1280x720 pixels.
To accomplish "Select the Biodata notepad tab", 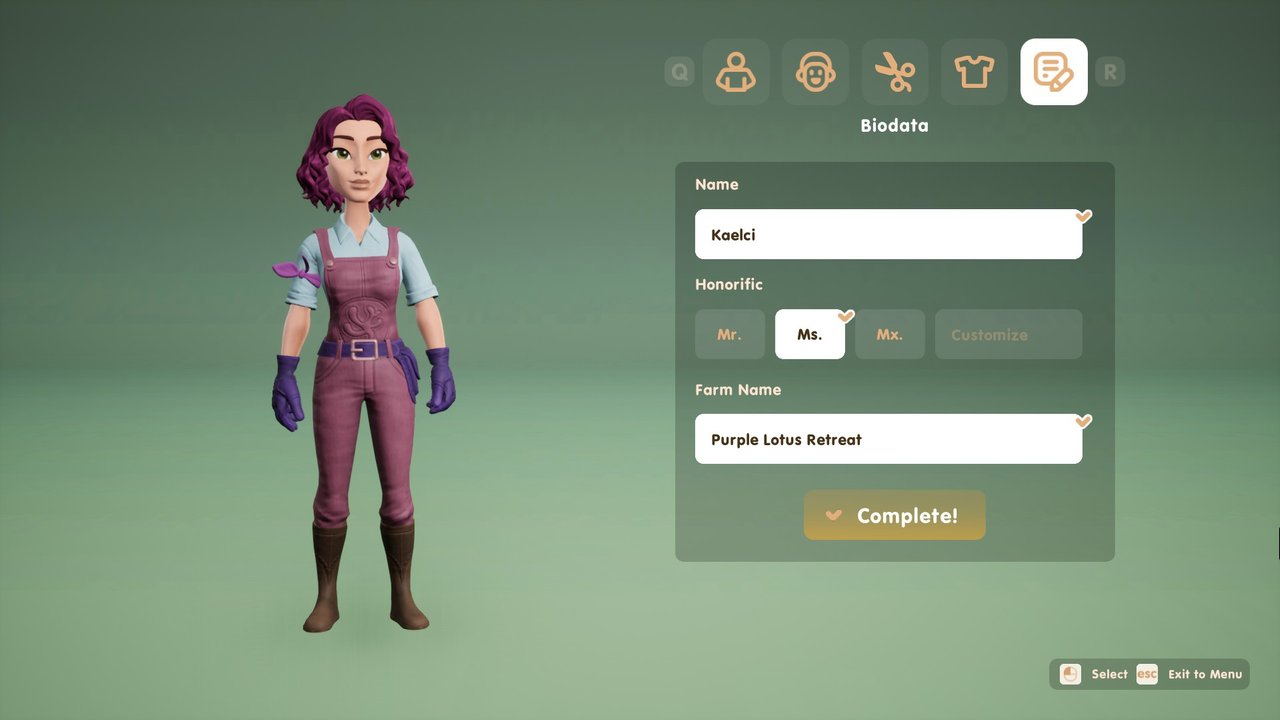I will coord(1053,72).
